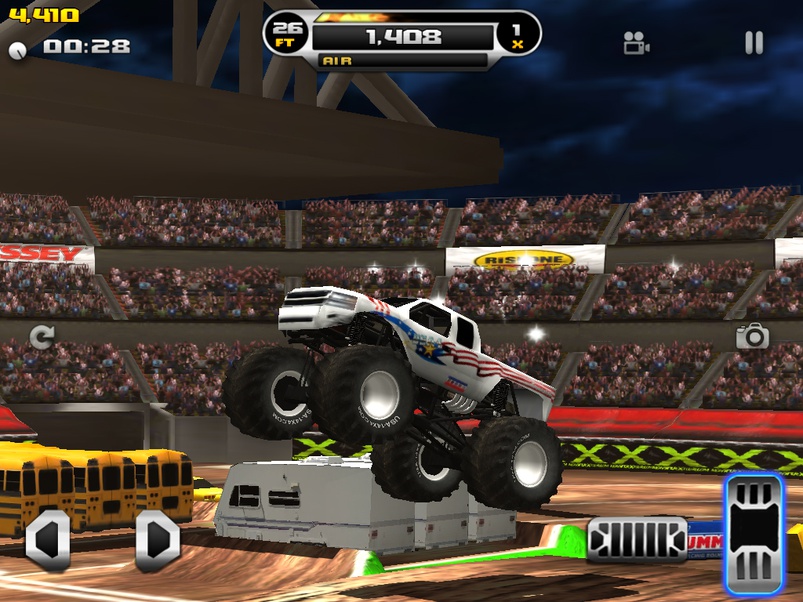
Task: Take a screenshot with the photo camera icon
Action: (752, 336)
